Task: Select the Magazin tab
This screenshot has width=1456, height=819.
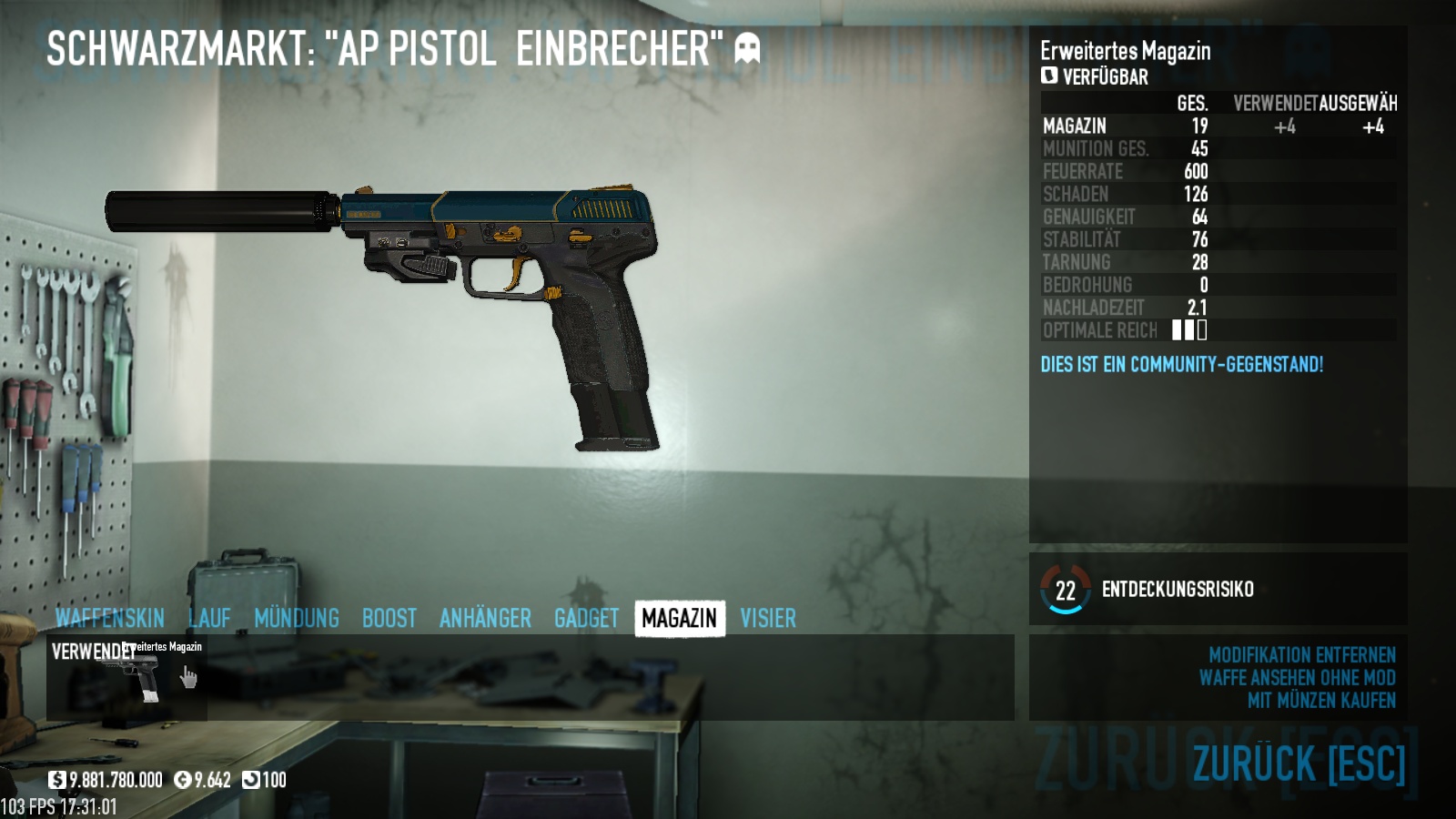Action: pyautogui.click(x=680, y=619)
